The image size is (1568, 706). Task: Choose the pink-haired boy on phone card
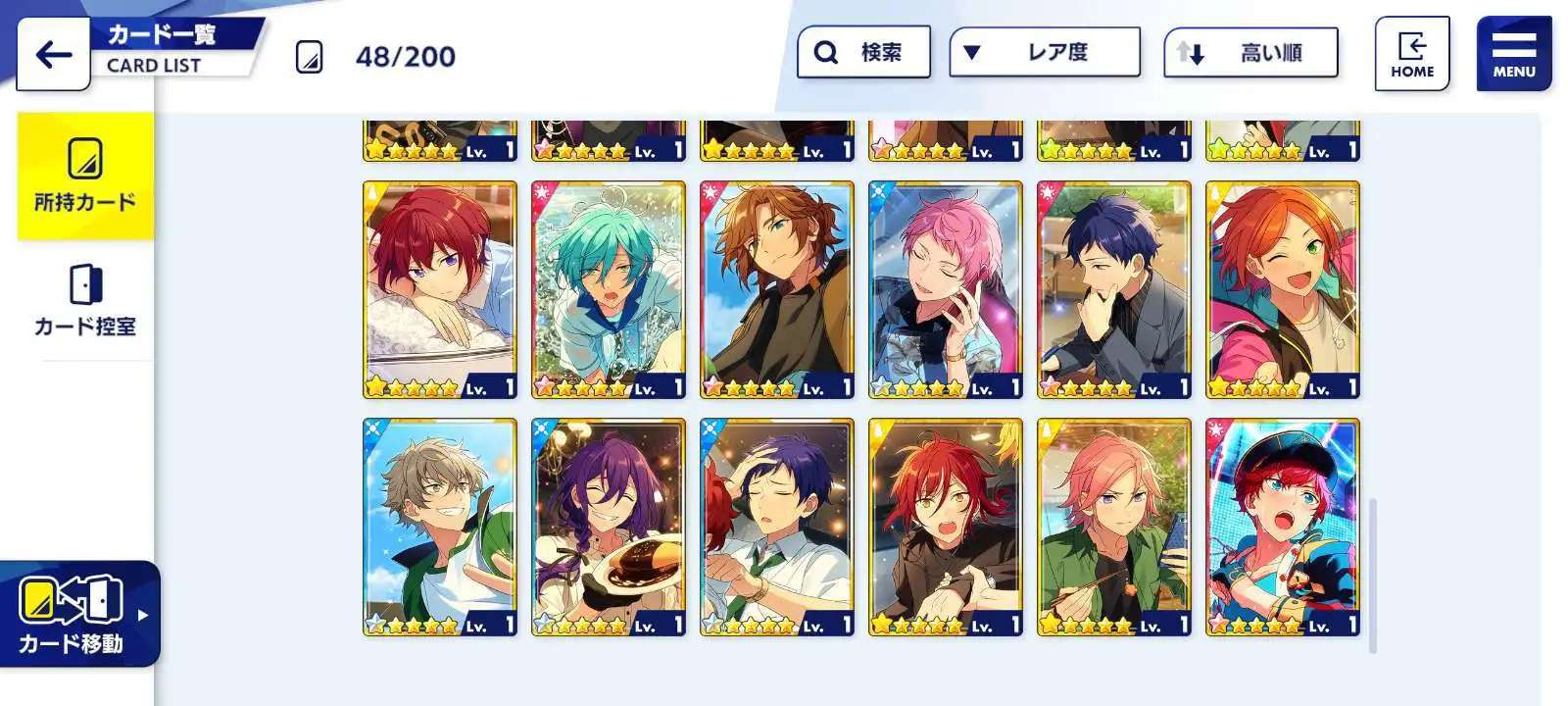(945, 289)
